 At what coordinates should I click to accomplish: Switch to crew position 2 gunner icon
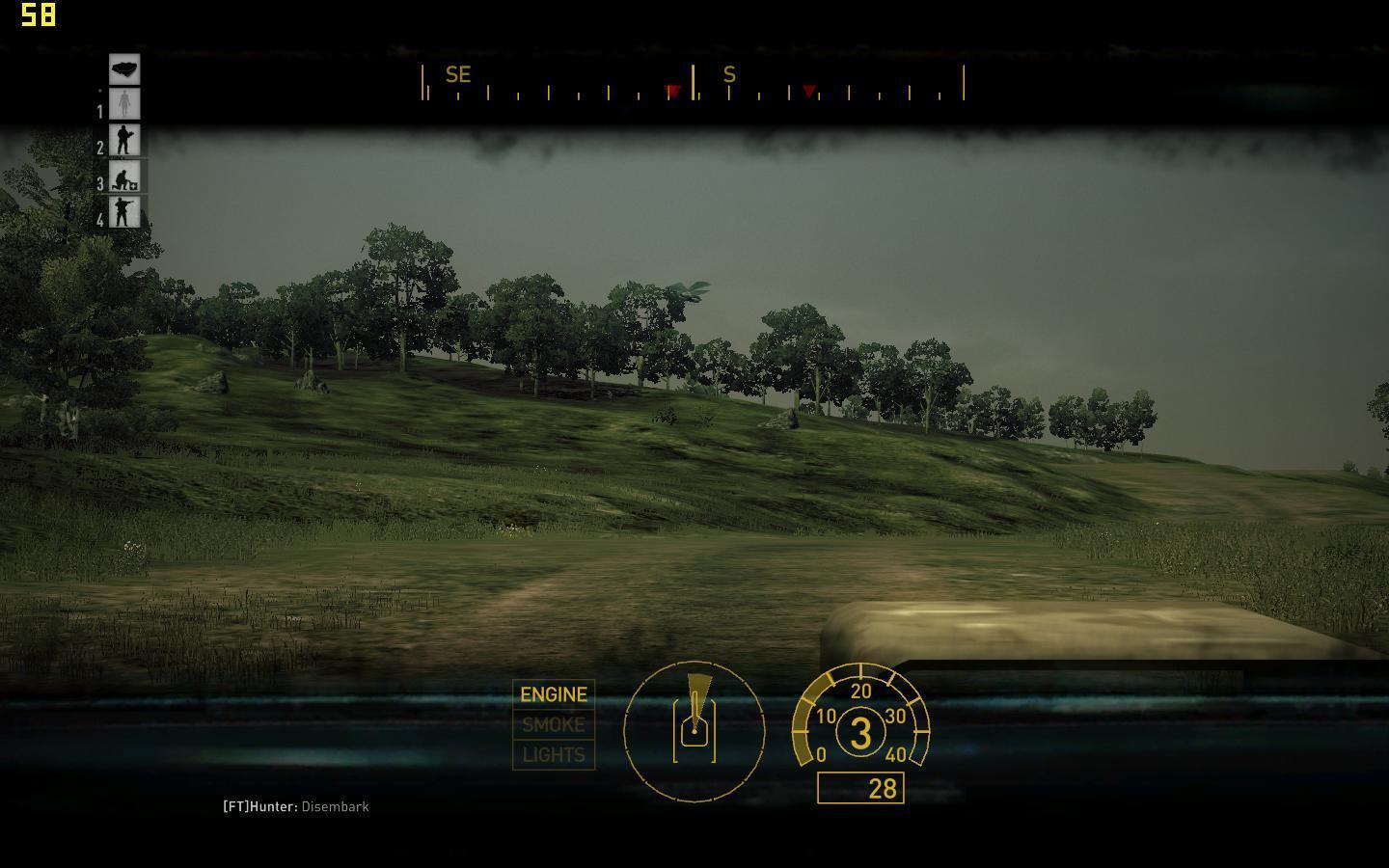click(x=124, y=140)
